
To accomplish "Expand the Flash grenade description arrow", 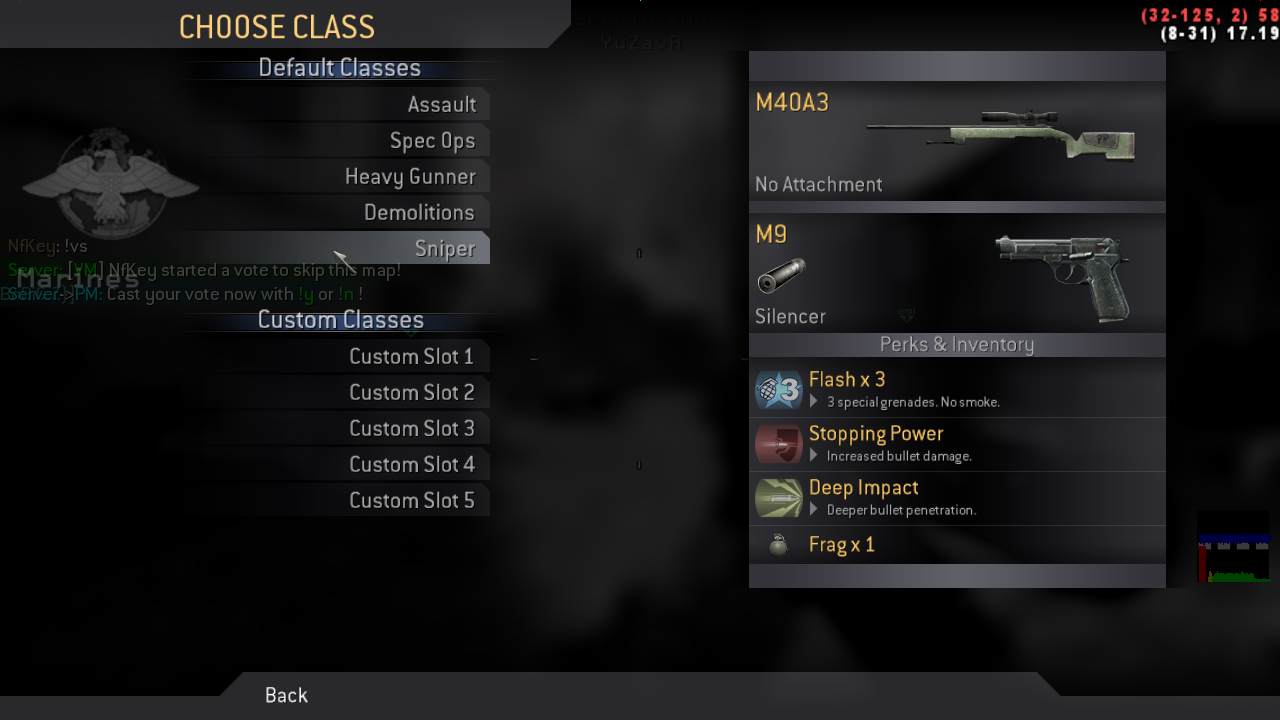I will point(813,401).
